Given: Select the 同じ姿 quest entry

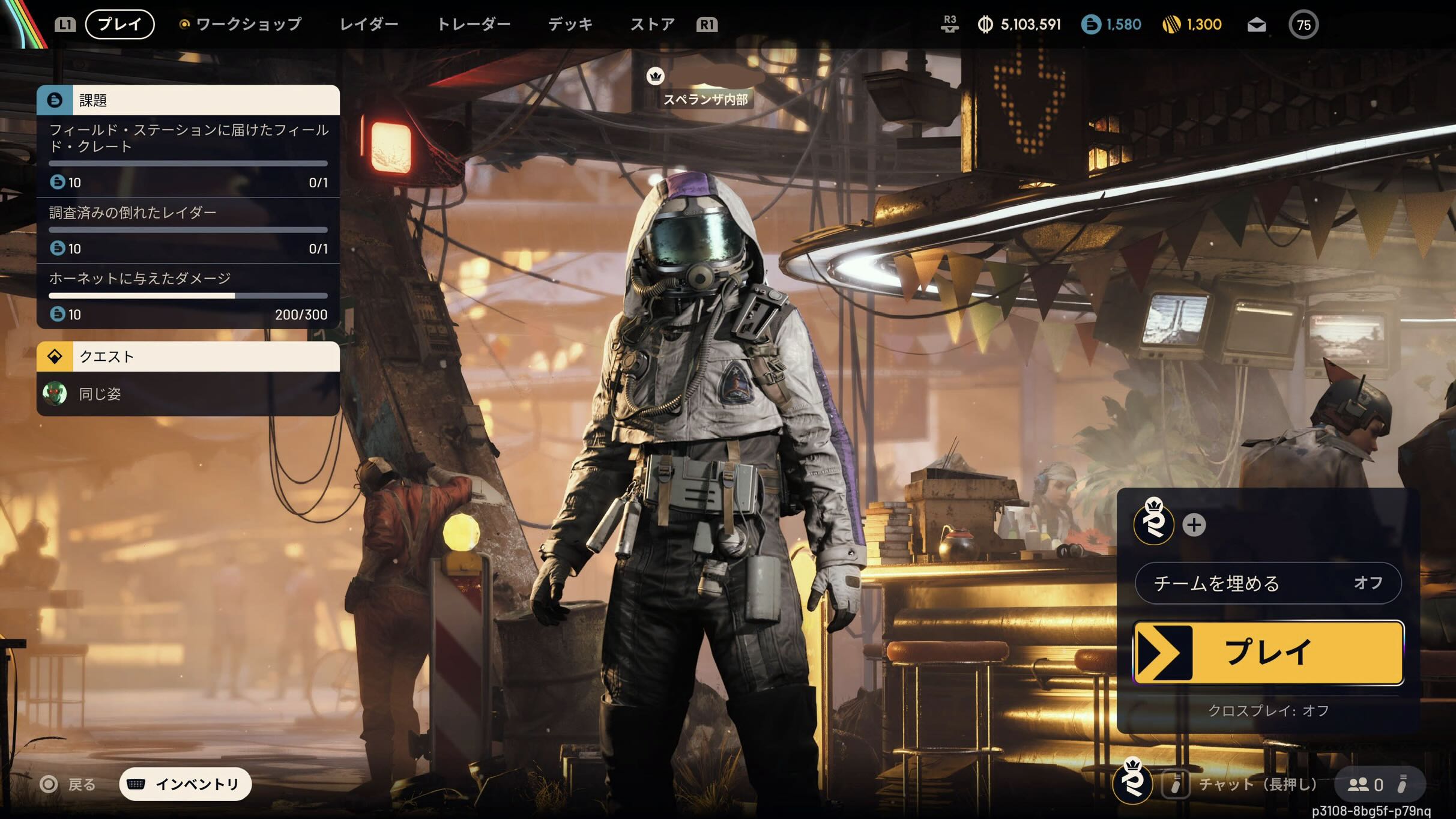Looking at the screenshot, I should [x=188, y=394].
